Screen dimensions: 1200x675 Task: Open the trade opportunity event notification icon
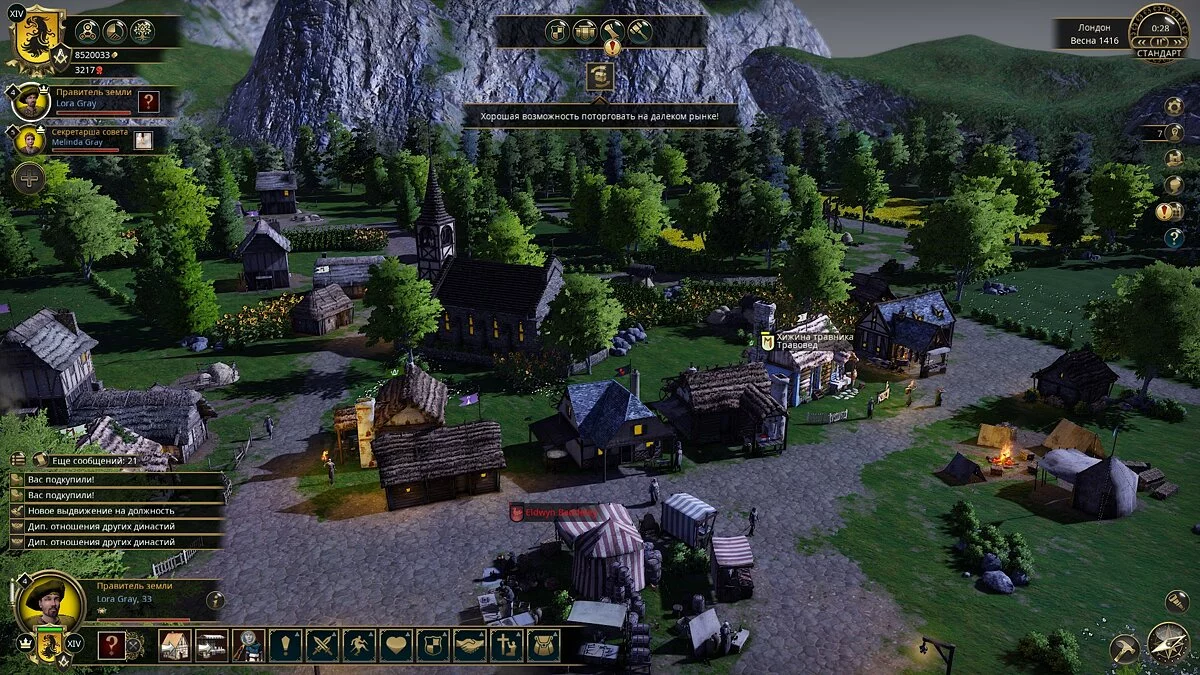(600, 77)
